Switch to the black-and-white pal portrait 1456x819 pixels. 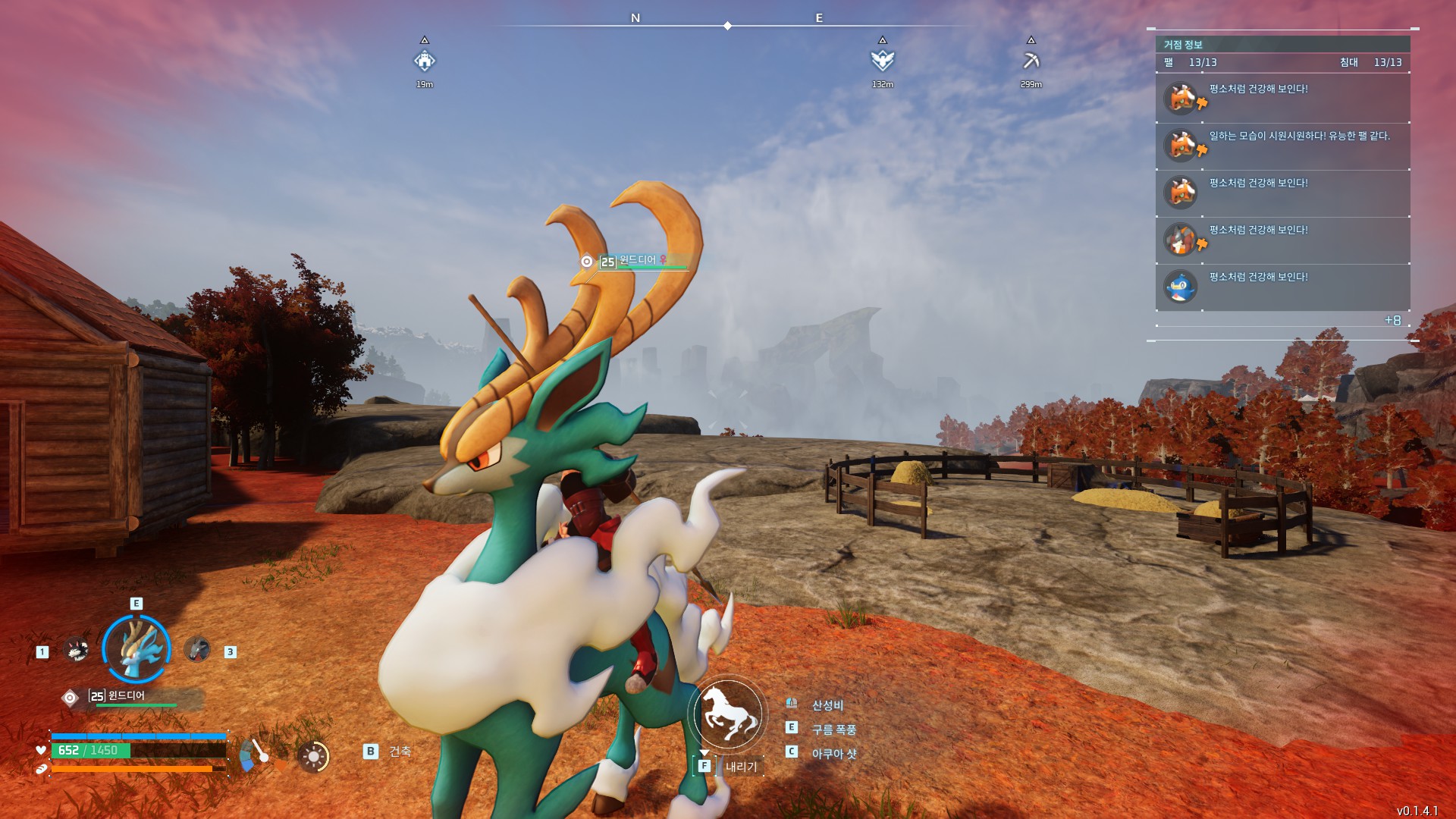76,650
